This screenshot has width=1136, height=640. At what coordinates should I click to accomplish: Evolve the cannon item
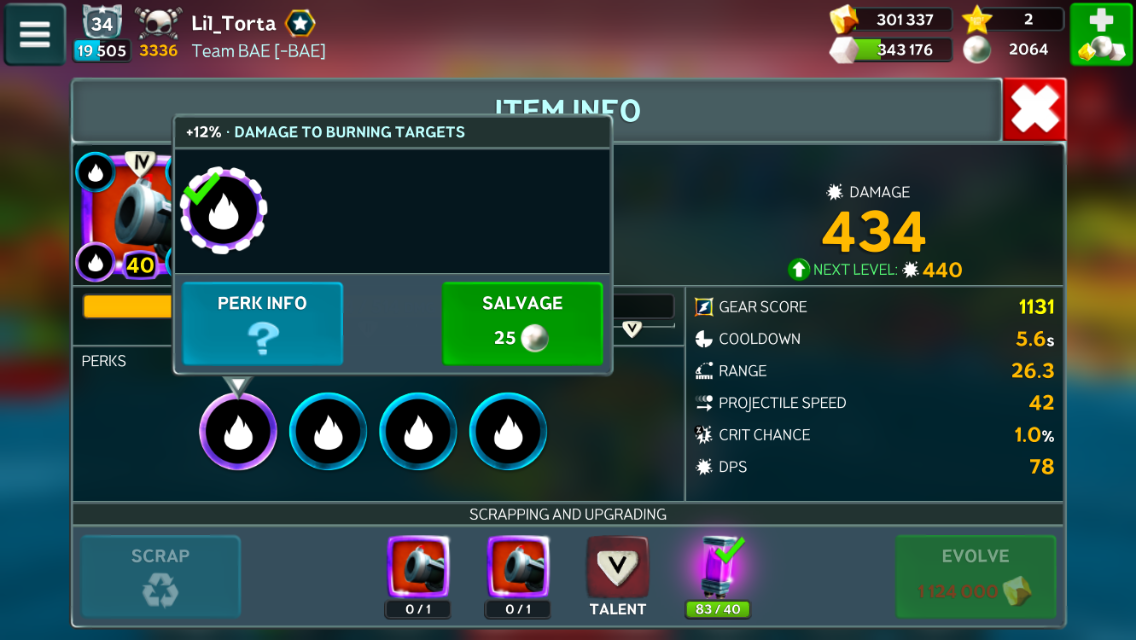click(x=975, y=576)
